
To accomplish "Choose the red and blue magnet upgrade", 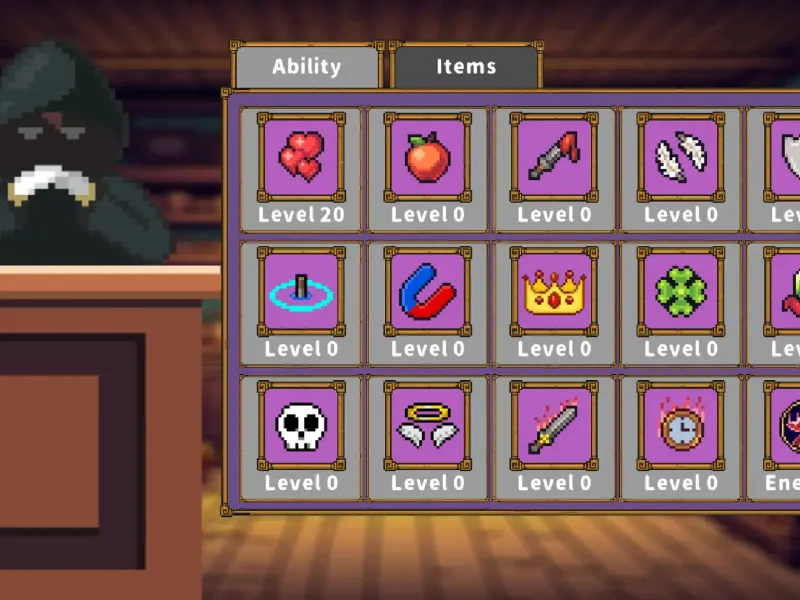I will click(x=427, y=292).
